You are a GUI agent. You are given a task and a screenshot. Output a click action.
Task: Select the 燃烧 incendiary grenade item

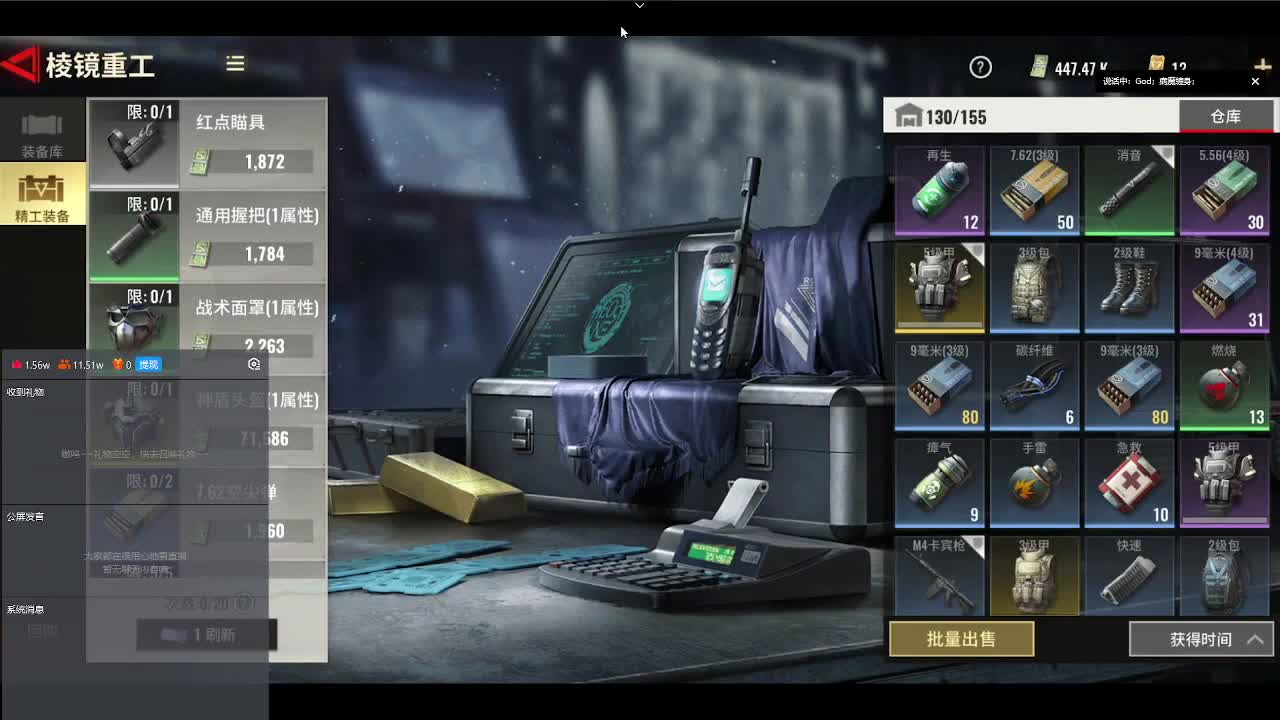pos(1224,386)
